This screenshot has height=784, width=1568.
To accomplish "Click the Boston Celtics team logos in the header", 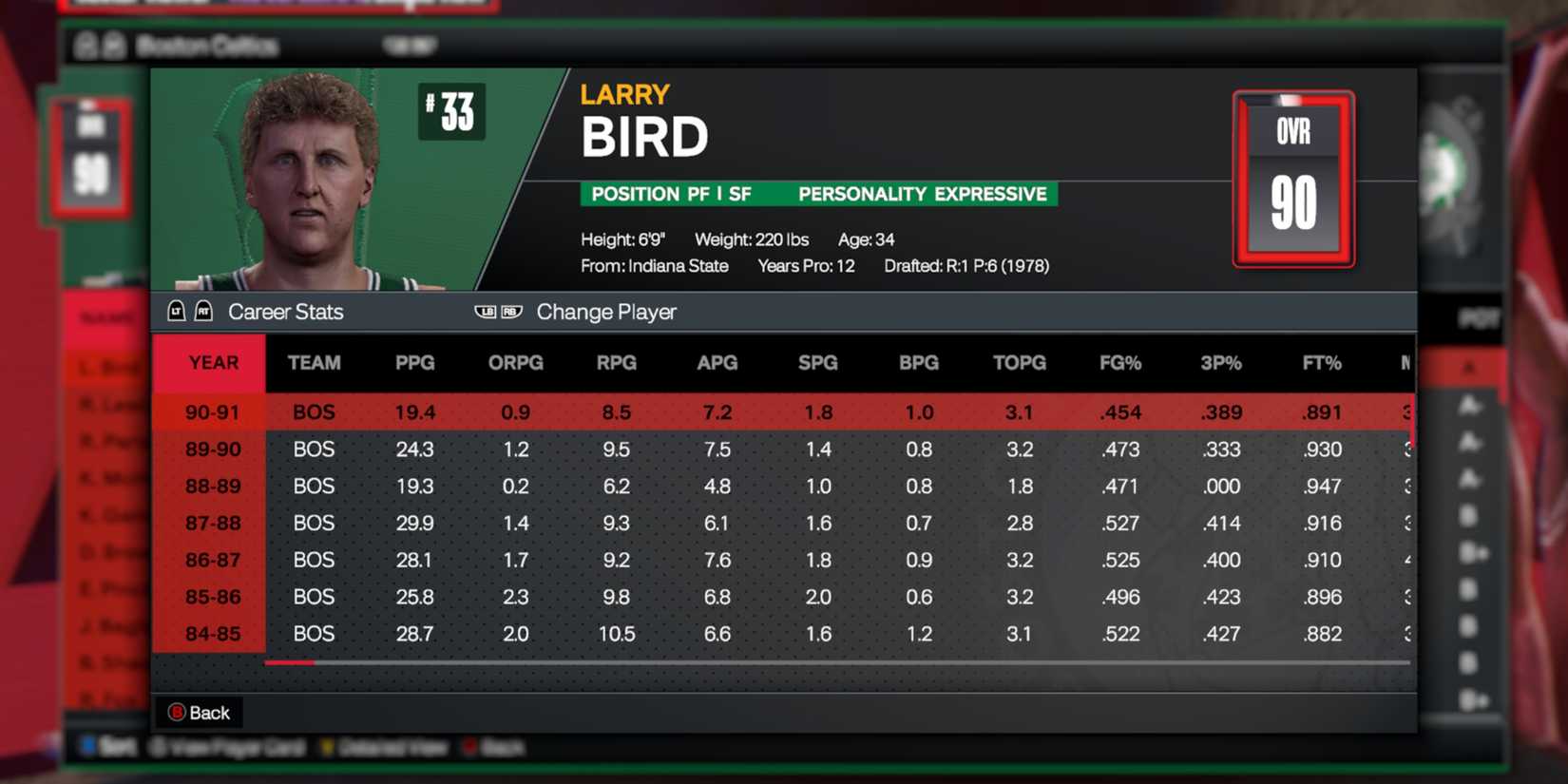I will pyautogui.click(x=97, y=47).
